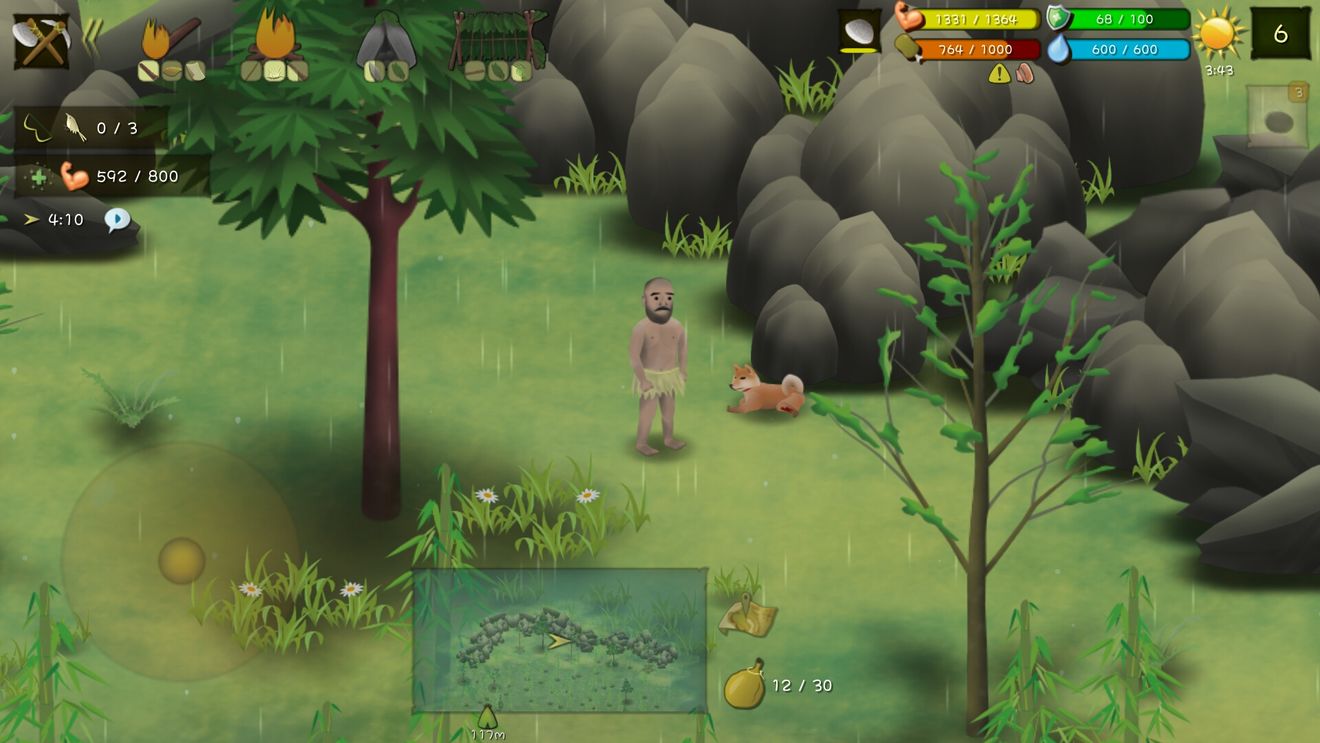Open the day counter showing 6

click(x=1280, y=34)
